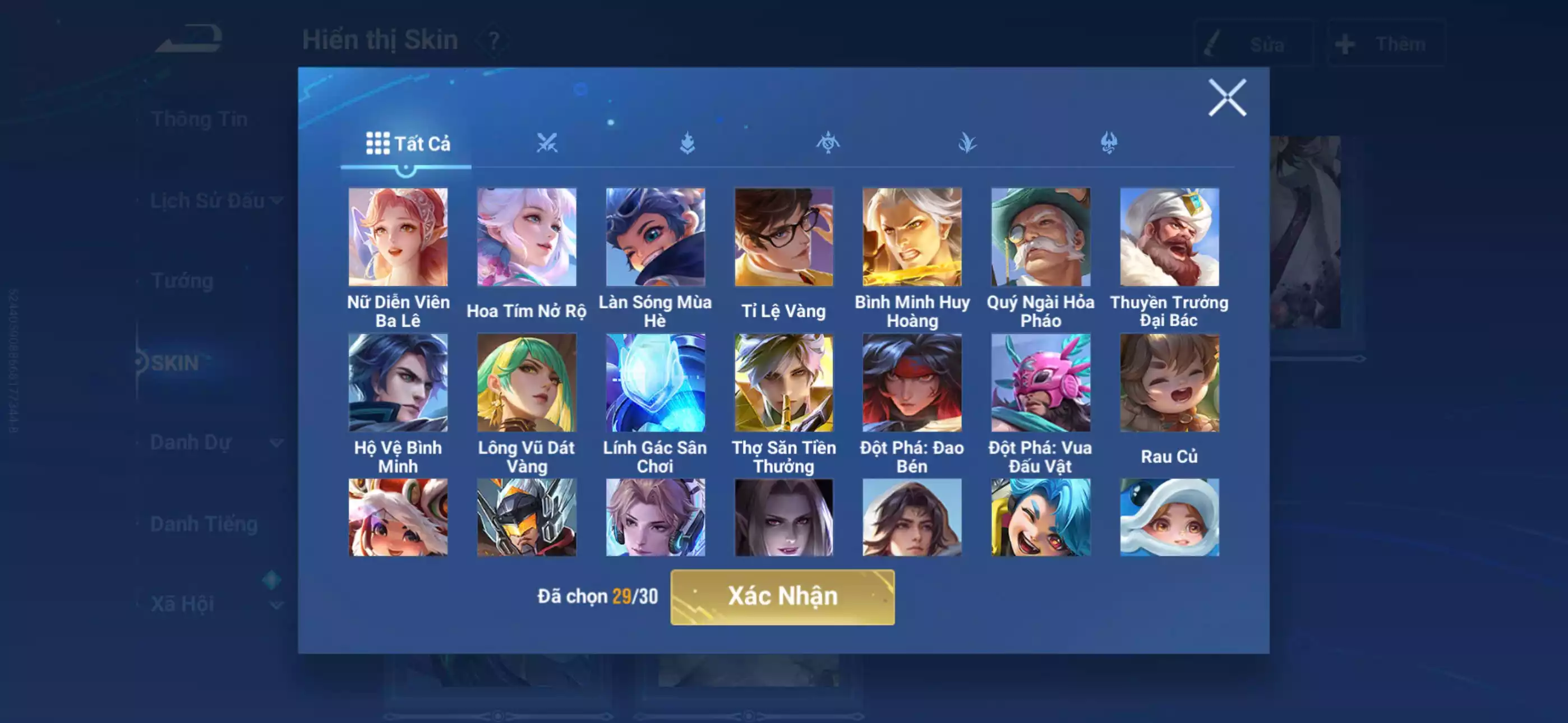1568x723 pixels.
Task: Open the plant-shaped role filter icon
Action: (967, 141)
